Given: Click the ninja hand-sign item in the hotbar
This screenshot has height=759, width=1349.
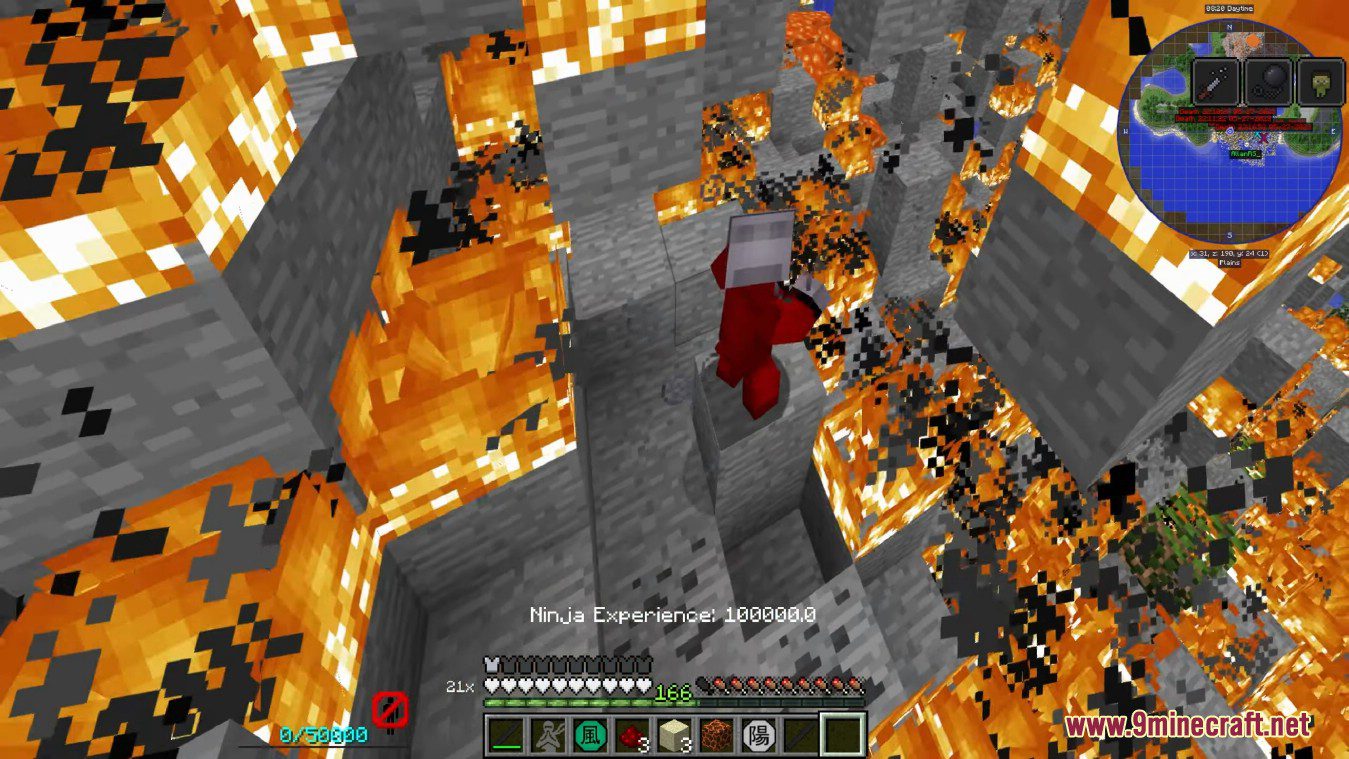Looking at the screenshot, I should point(547,735).
